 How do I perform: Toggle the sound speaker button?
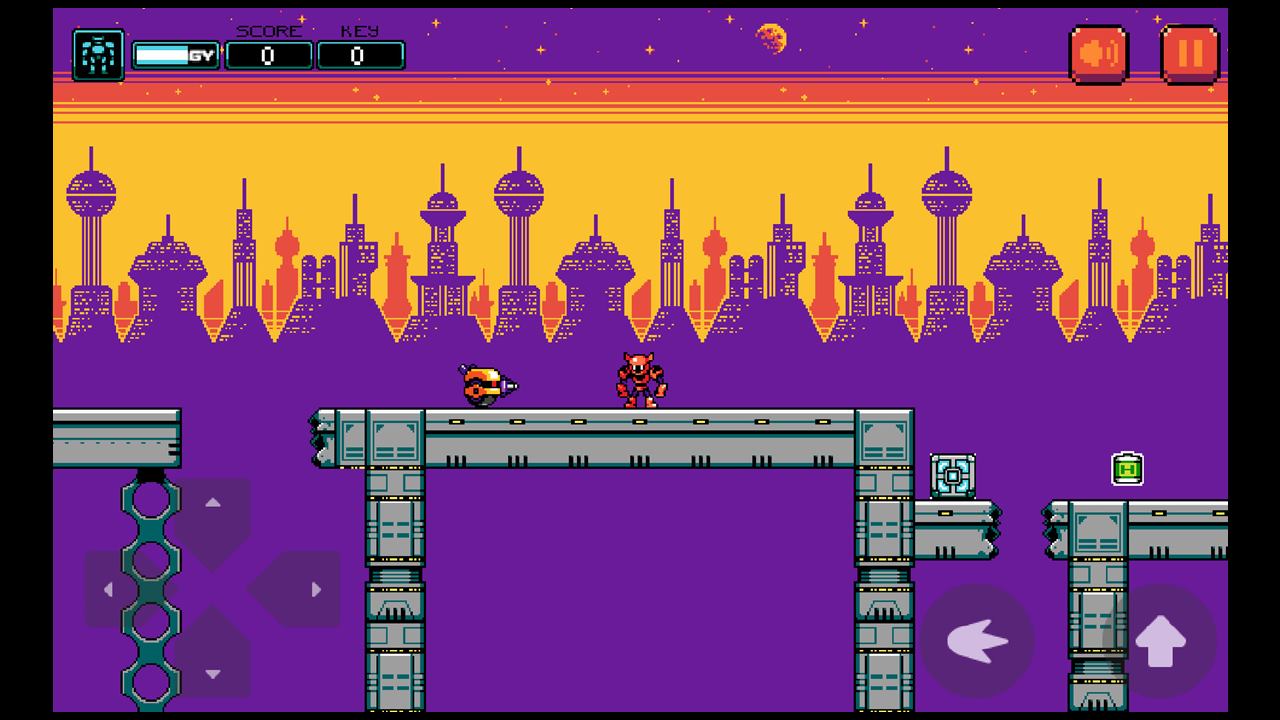coord(1098,54)
